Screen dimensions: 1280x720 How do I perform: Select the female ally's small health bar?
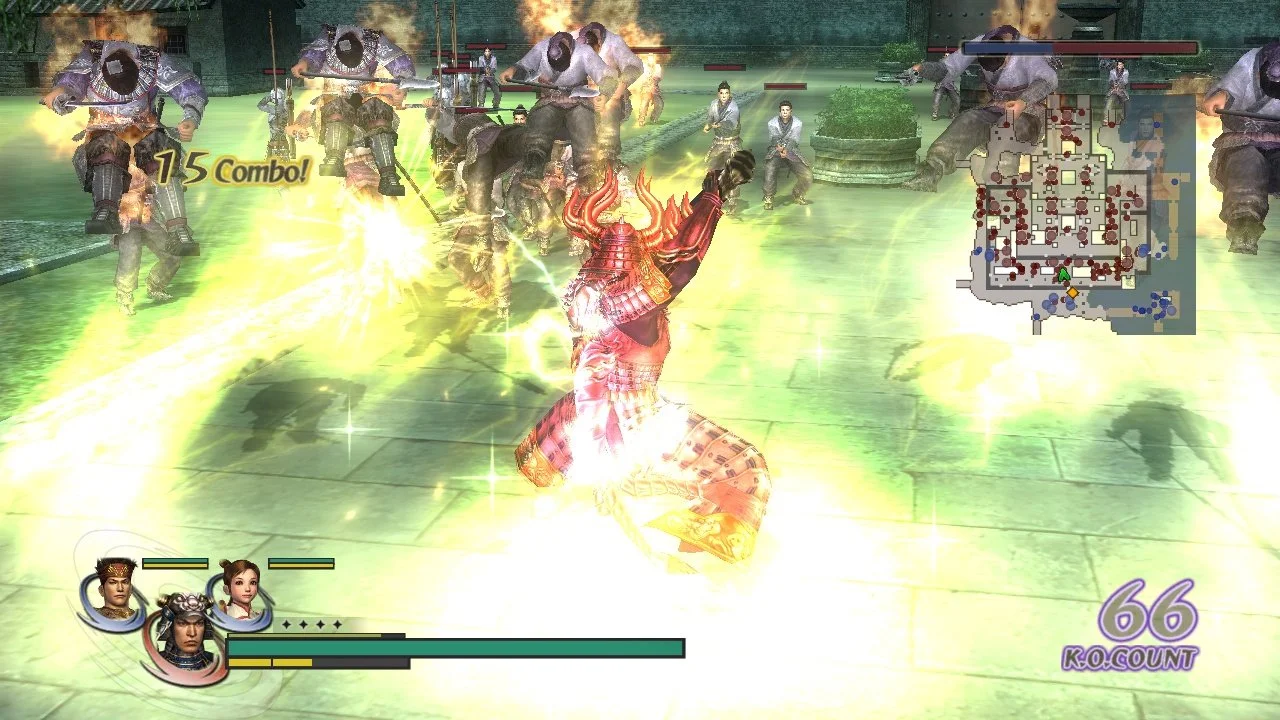click(301, 563)
